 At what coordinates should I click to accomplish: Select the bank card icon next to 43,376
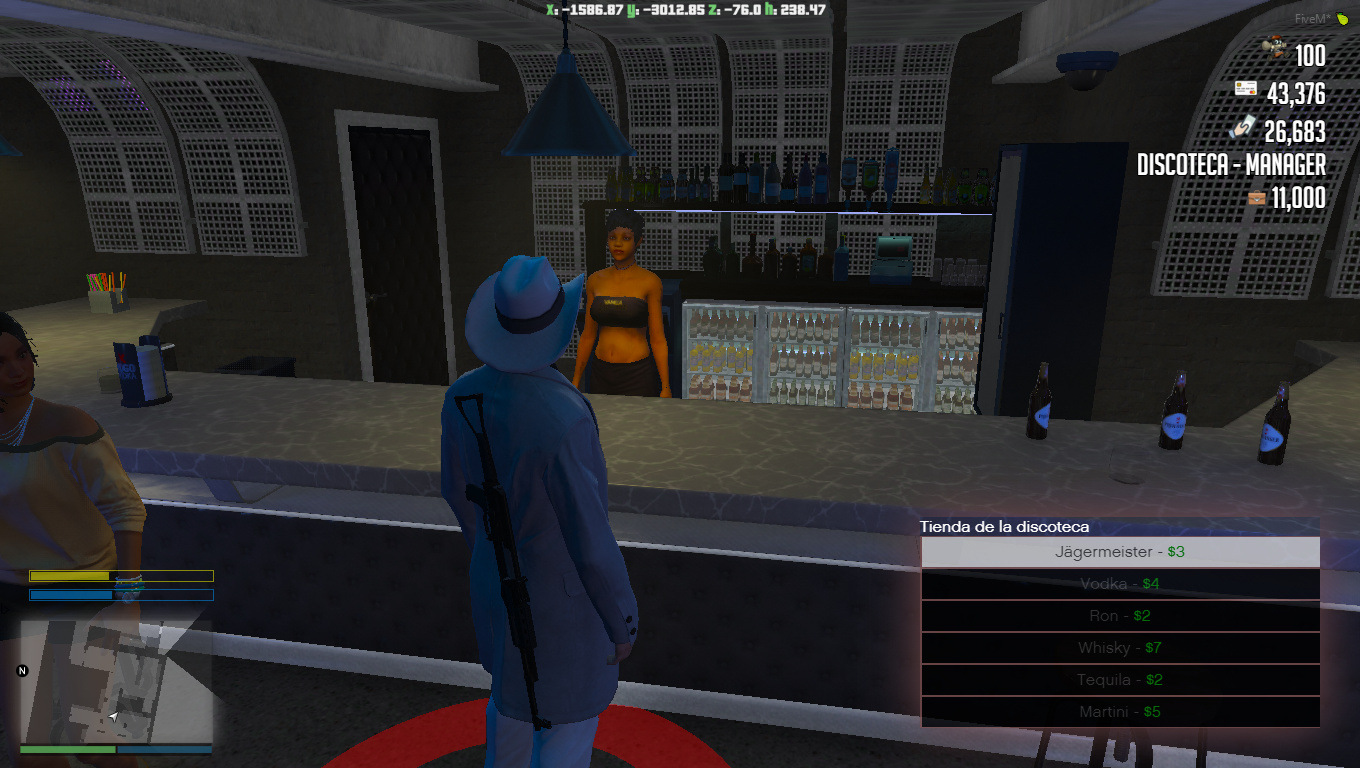point(1247,86)
